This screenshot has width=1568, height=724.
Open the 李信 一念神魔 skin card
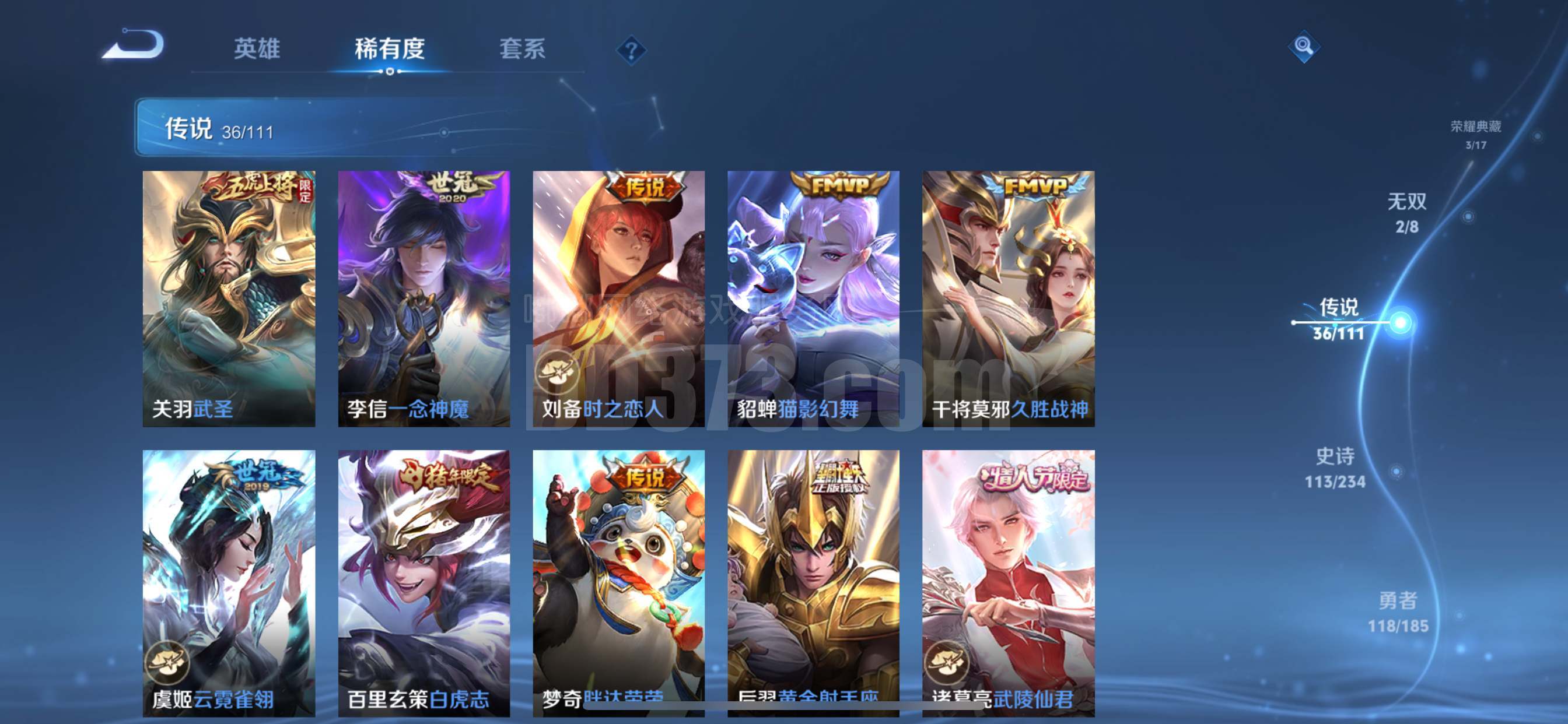tap(423, 298)
